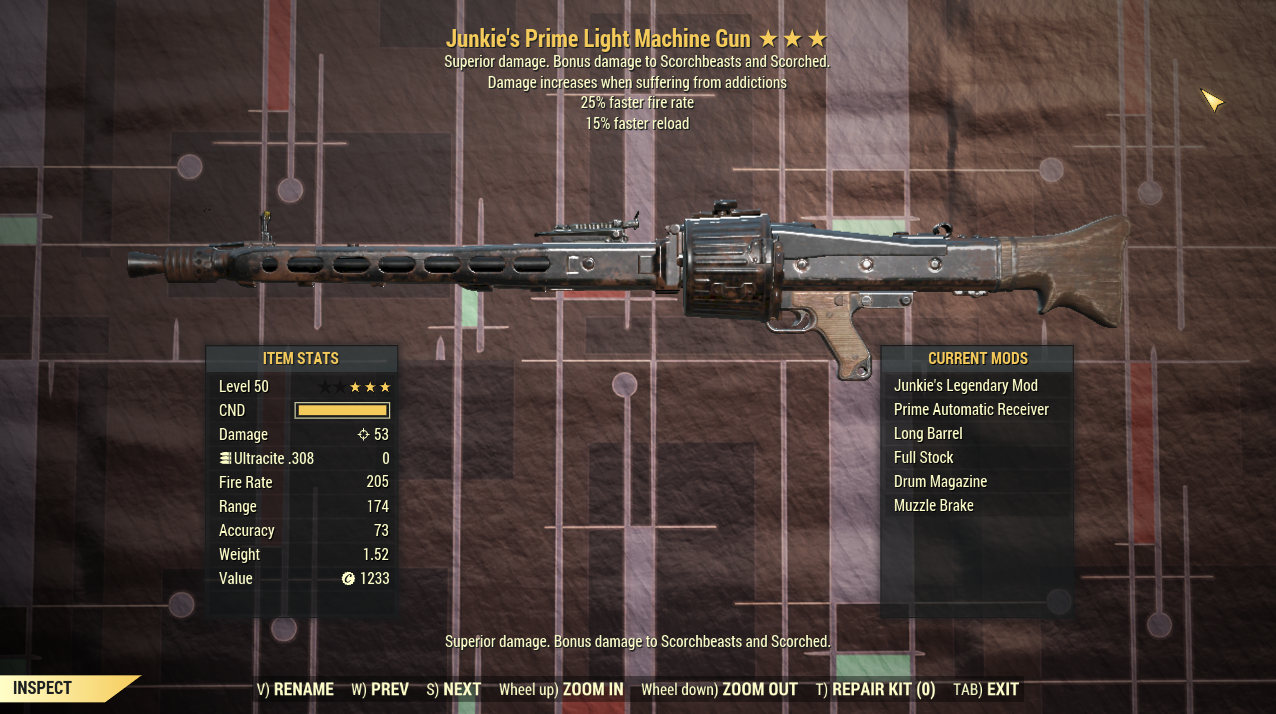Viewport: 1276px width, 714px height.
Task: Select Junkie's Legendary Mod in Current Mods
Action: [x=965, y=385]
